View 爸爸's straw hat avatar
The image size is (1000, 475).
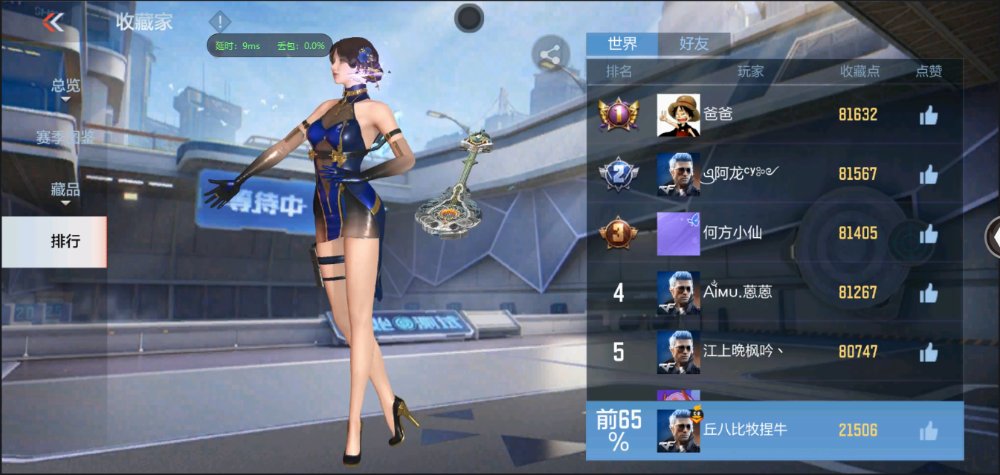pos(677,115)
